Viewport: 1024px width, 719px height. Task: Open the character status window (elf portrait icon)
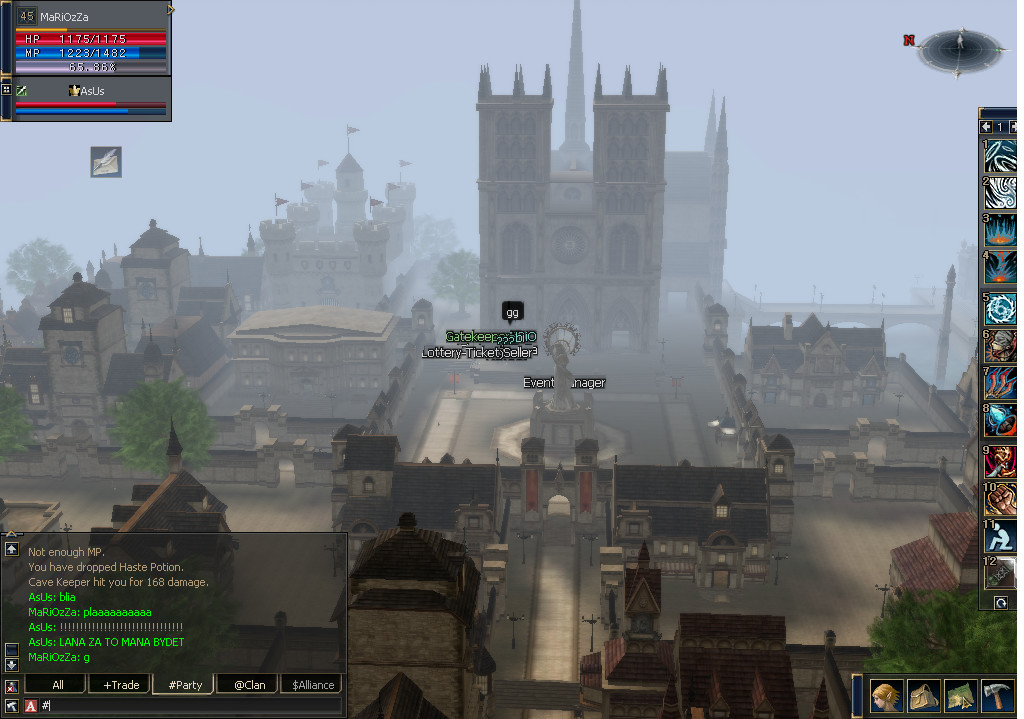point(886,695)
